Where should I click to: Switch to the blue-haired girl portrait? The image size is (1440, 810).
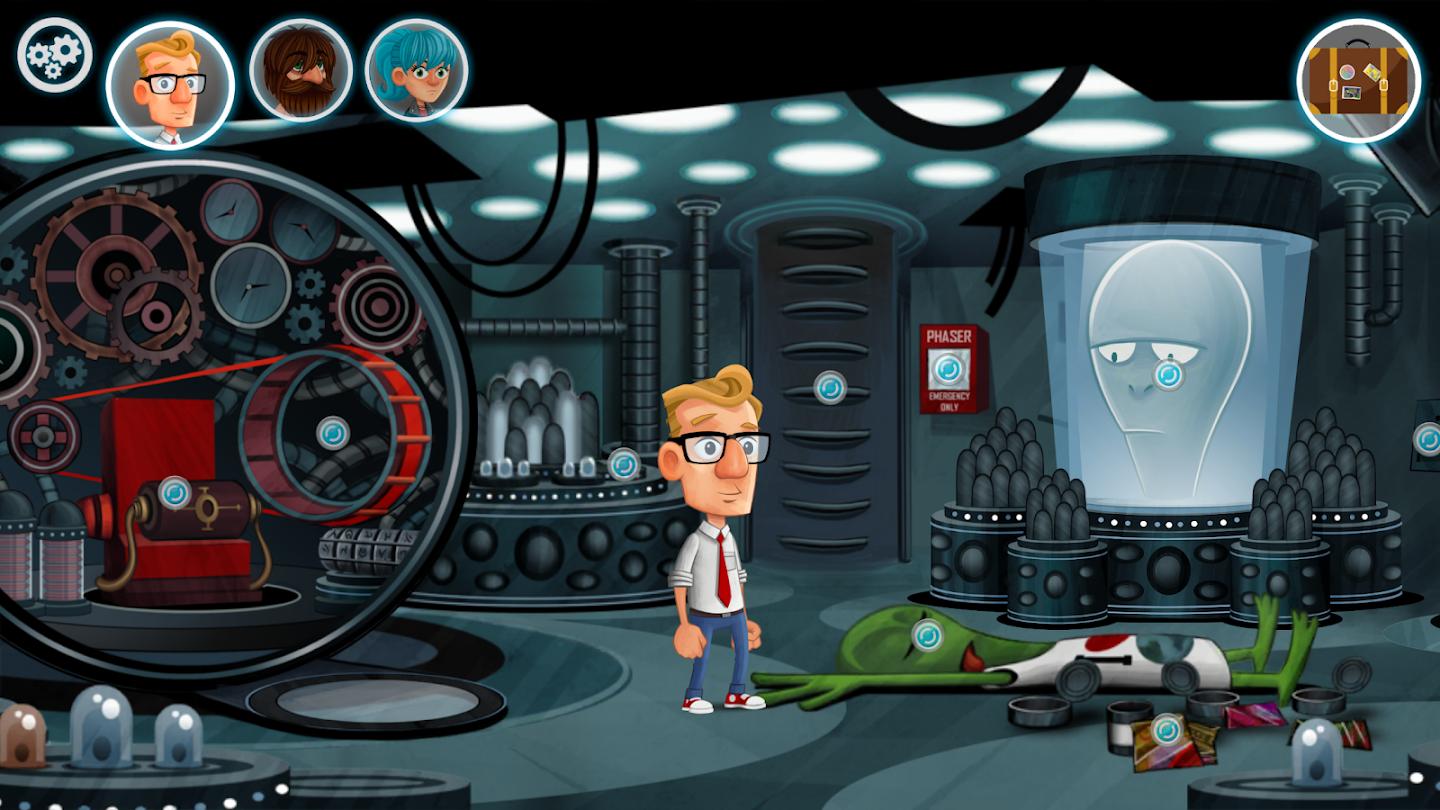pos(416,70)
